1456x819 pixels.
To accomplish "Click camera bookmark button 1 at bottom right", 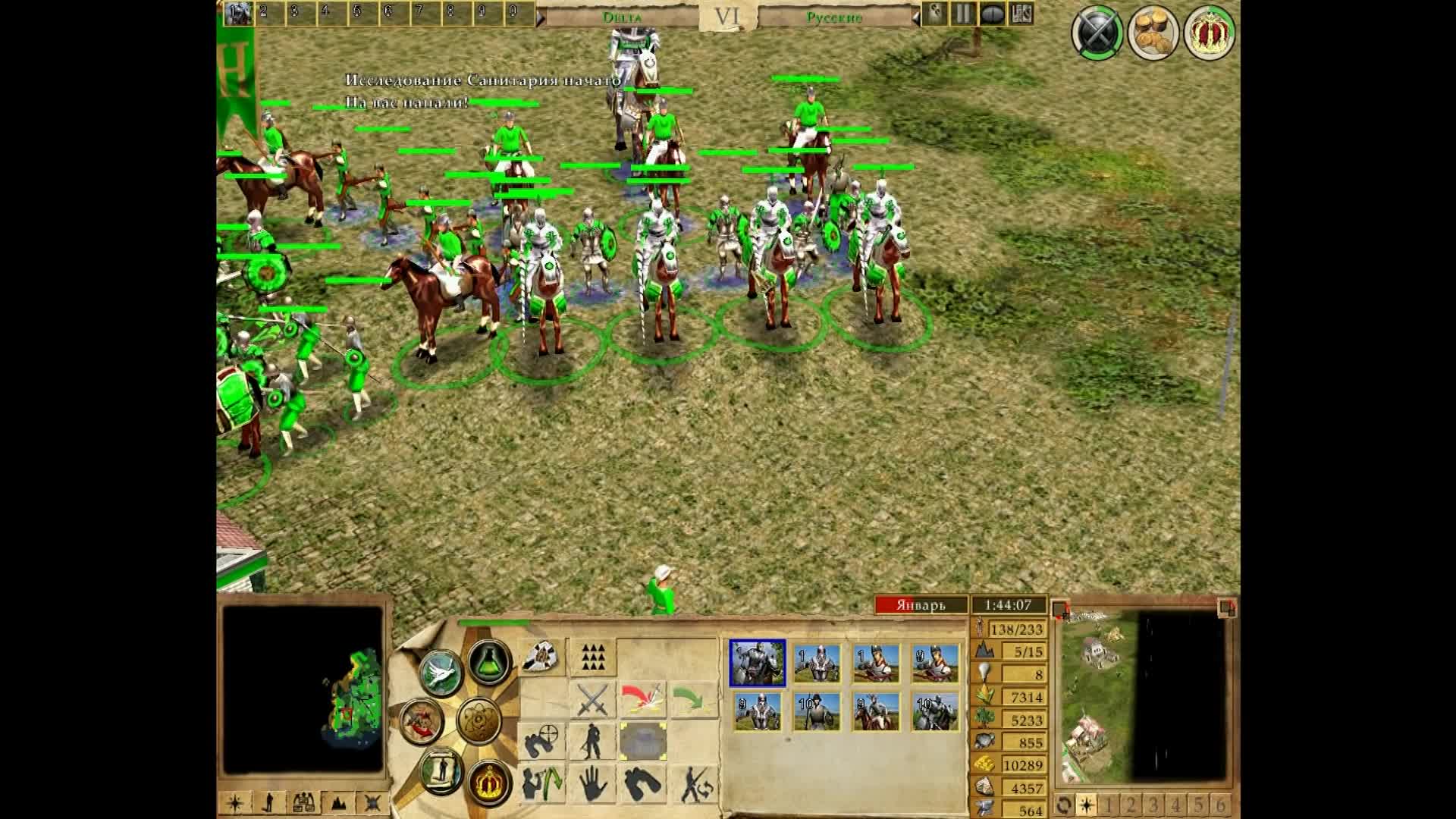I will click(1107, 803).
